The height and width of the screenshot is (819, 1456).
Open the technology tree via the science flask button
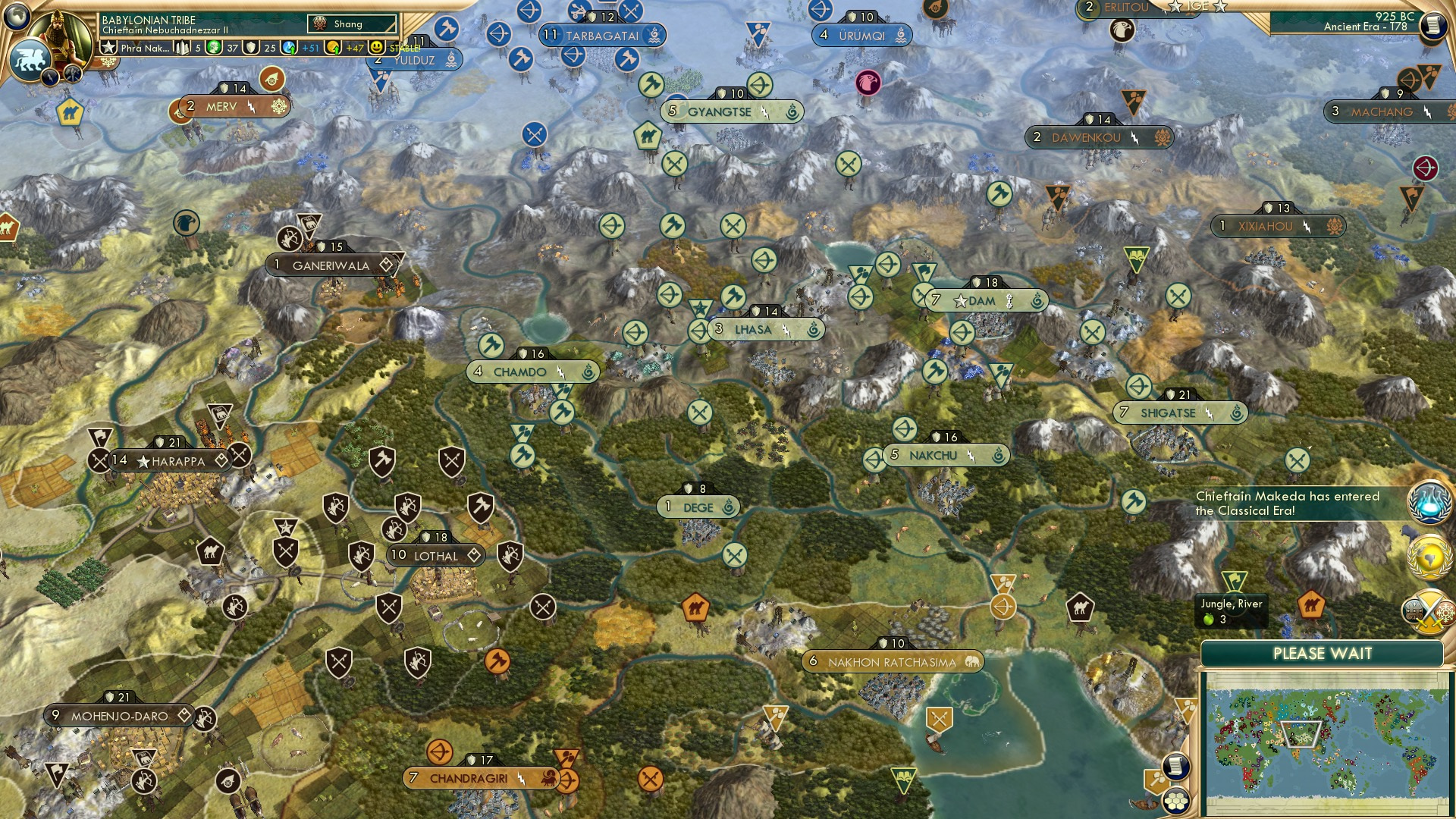[x=1429, y=500]
